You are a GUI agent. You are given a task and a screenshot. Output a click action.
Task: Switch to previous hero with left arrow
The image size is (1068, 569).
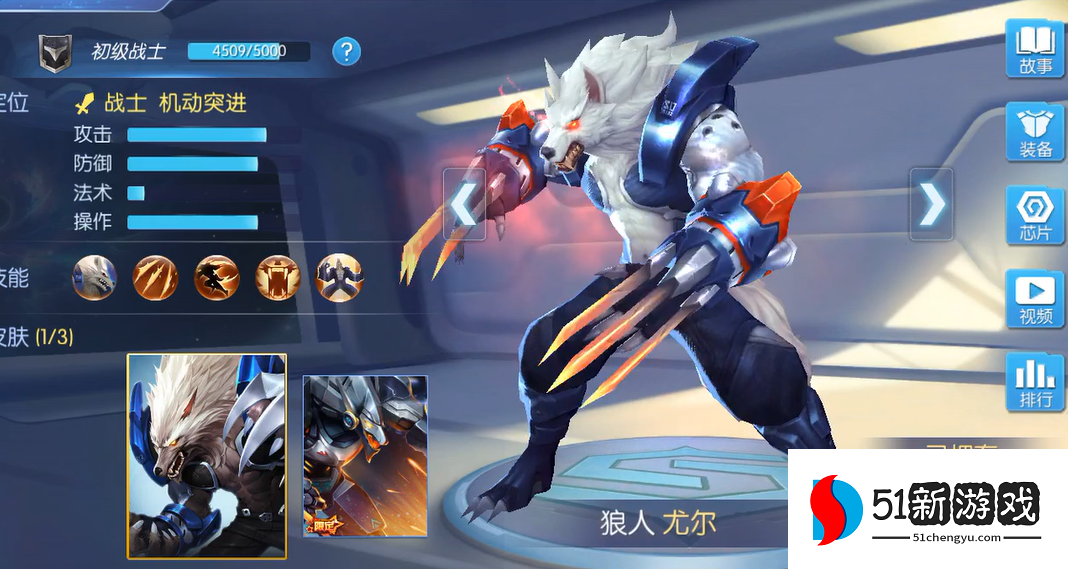[x=464, y=204]
